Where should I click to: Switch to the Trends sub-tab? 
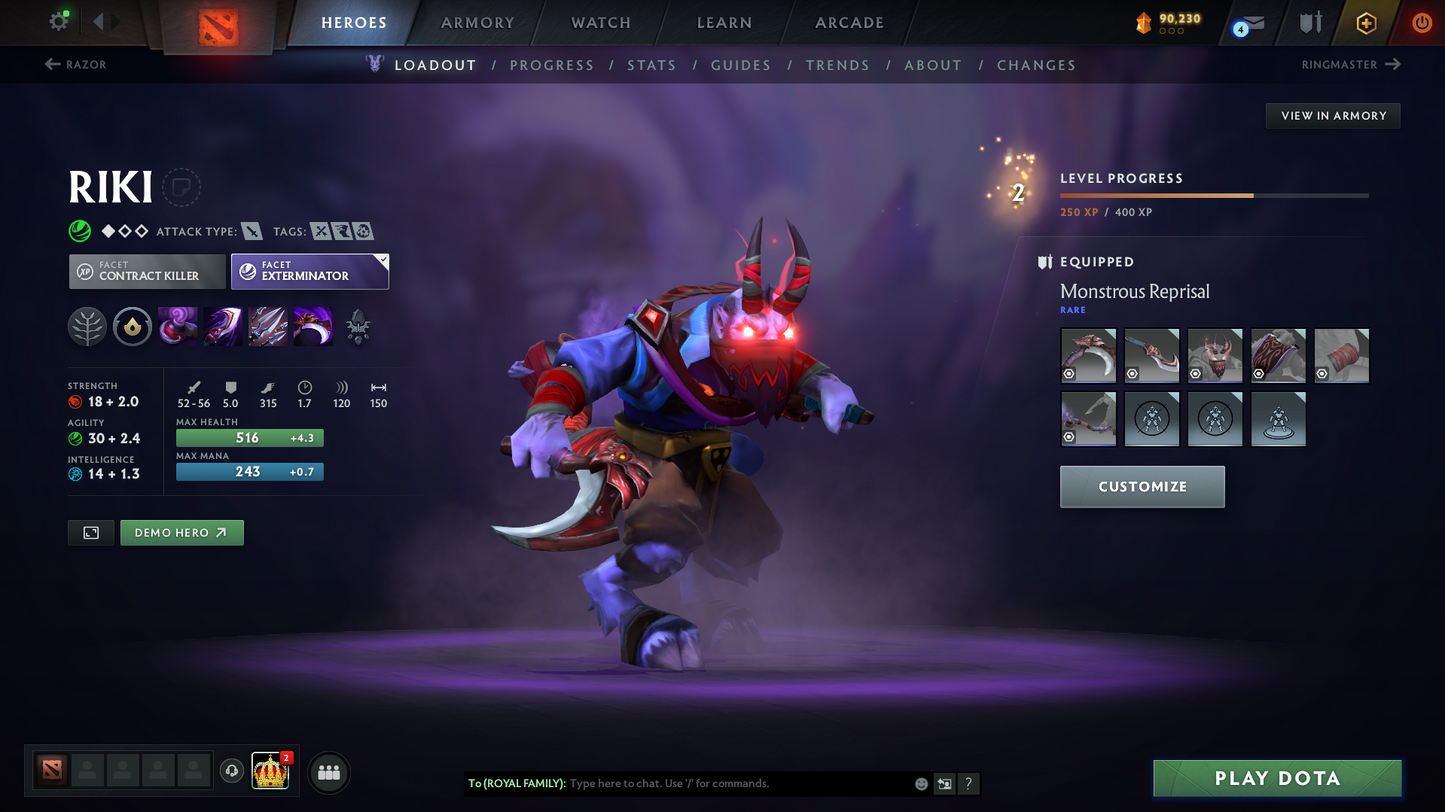(x=837, y=65)
